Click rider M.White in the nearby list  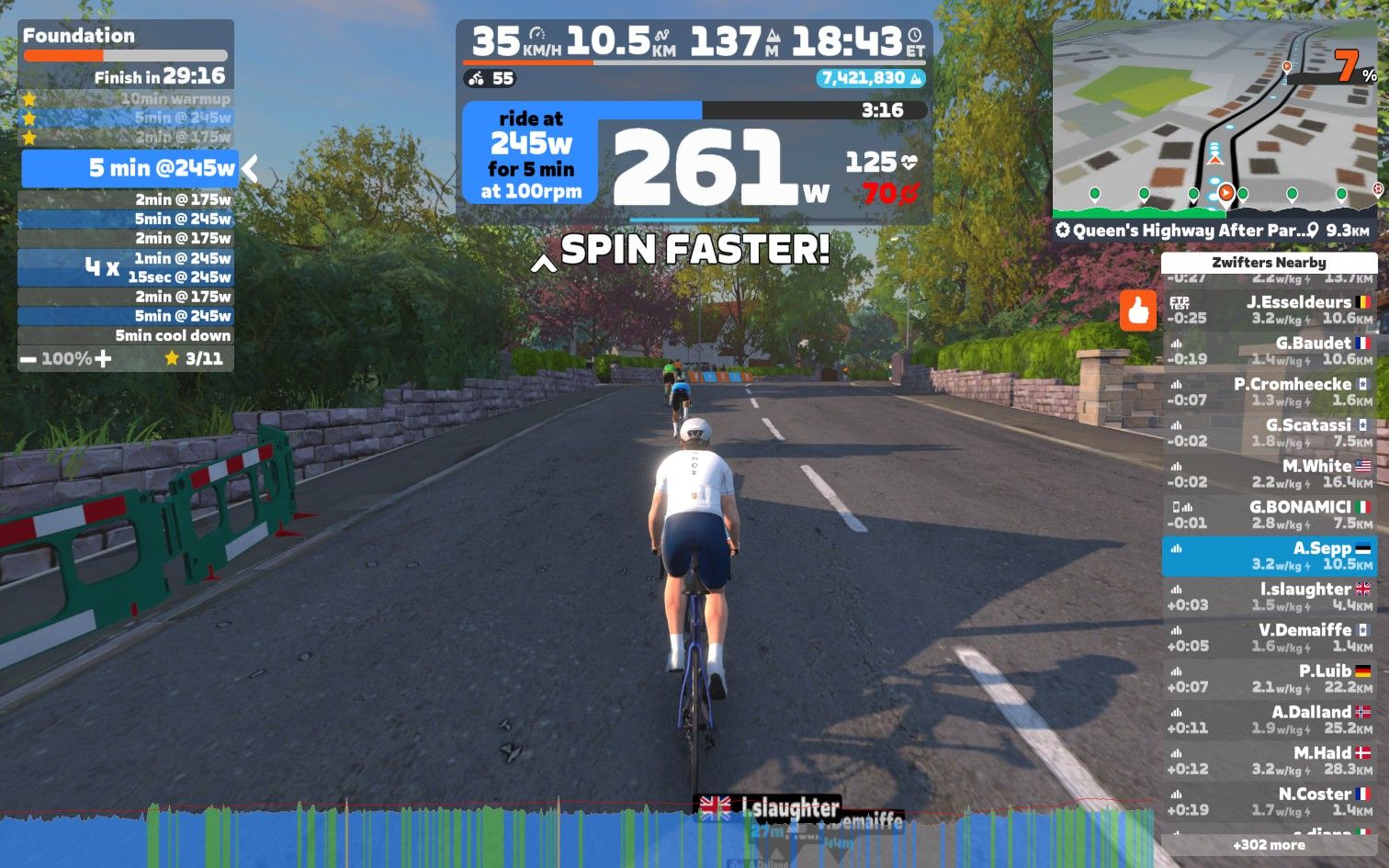(1270, 474)
